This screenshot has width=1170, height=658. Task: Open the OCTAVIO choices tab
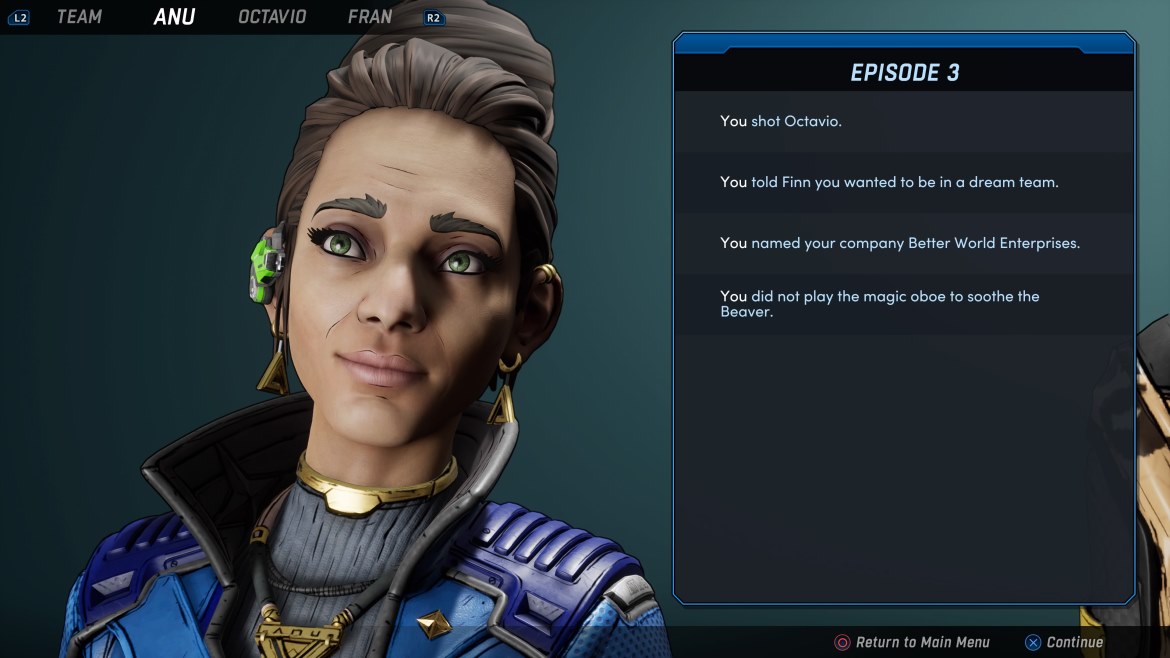point(272,17)
